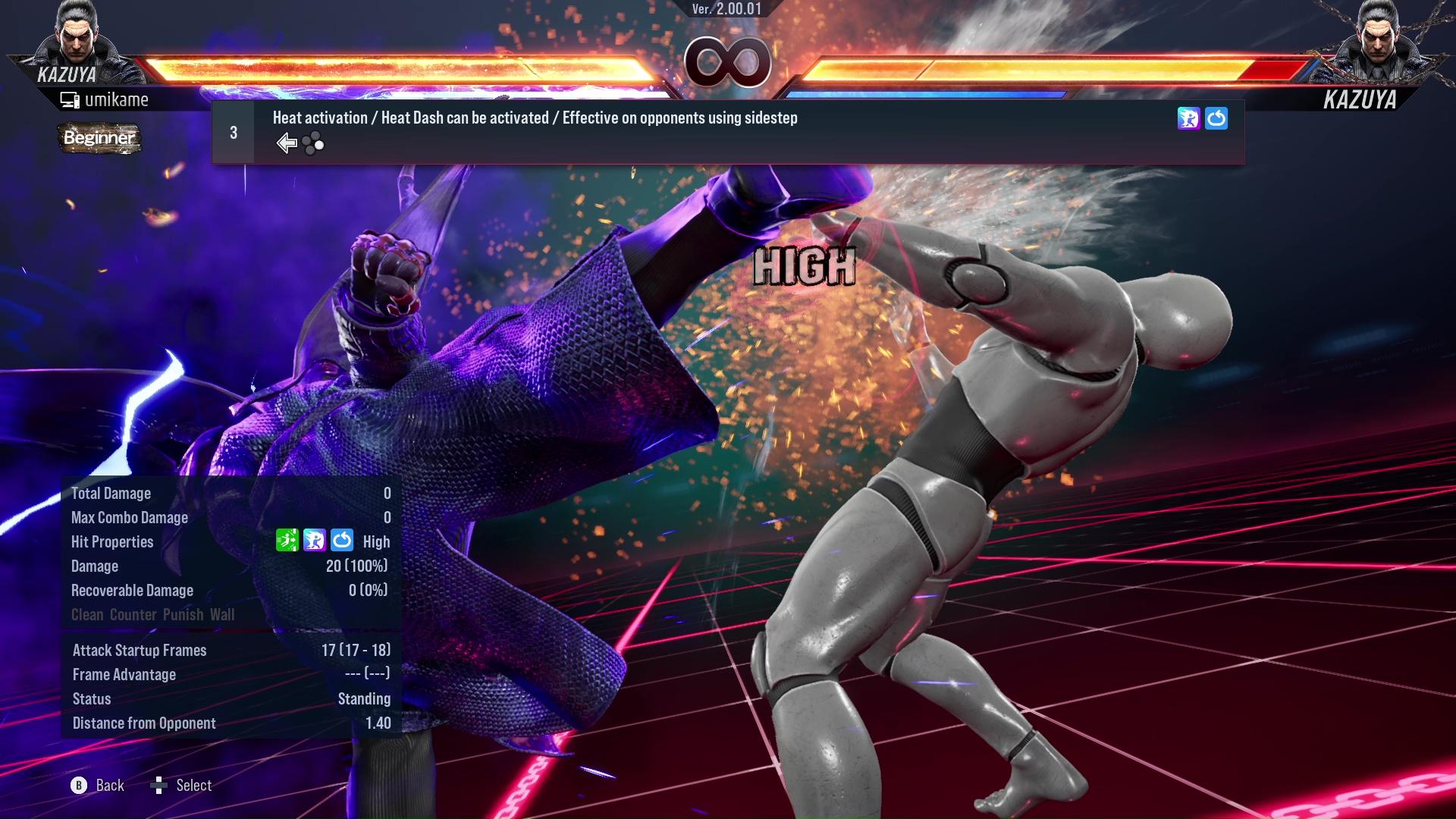Image resolution: width=1456 pixels, height=819 pixels.
Task: Click the Heat activation icon beside move description
Action: pyautogui.click(x=1188, y=118)
